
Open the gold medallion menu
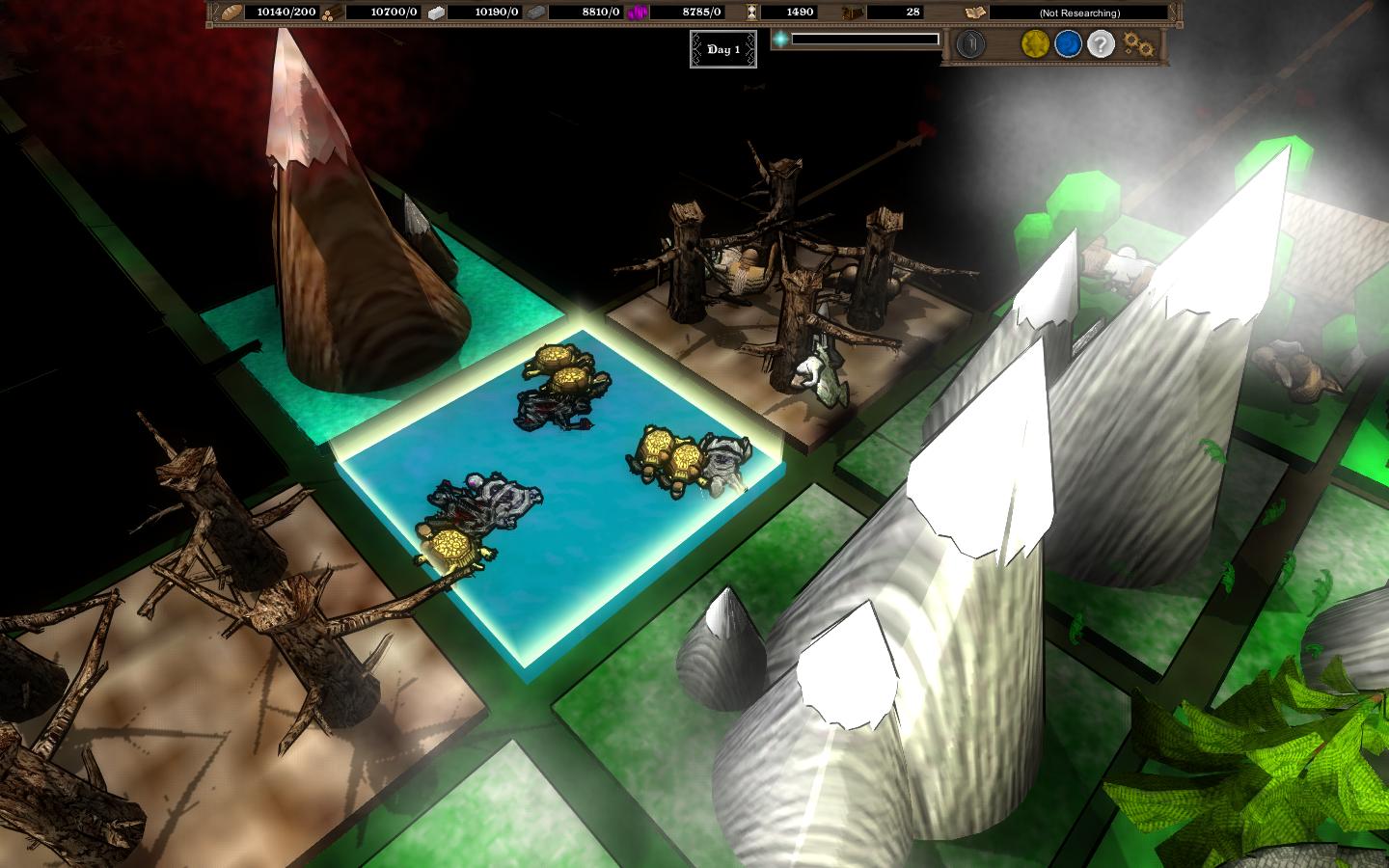click(1034, 43)
